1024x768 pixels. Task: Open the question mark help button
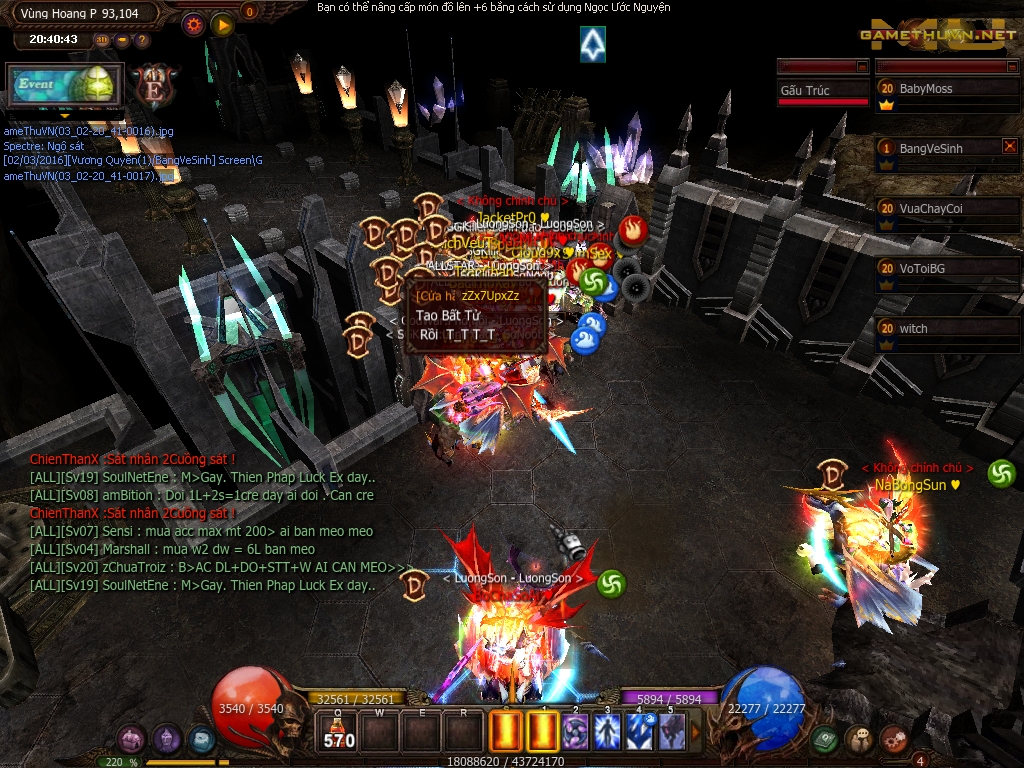pyautogui.click(x=142, y=40)
